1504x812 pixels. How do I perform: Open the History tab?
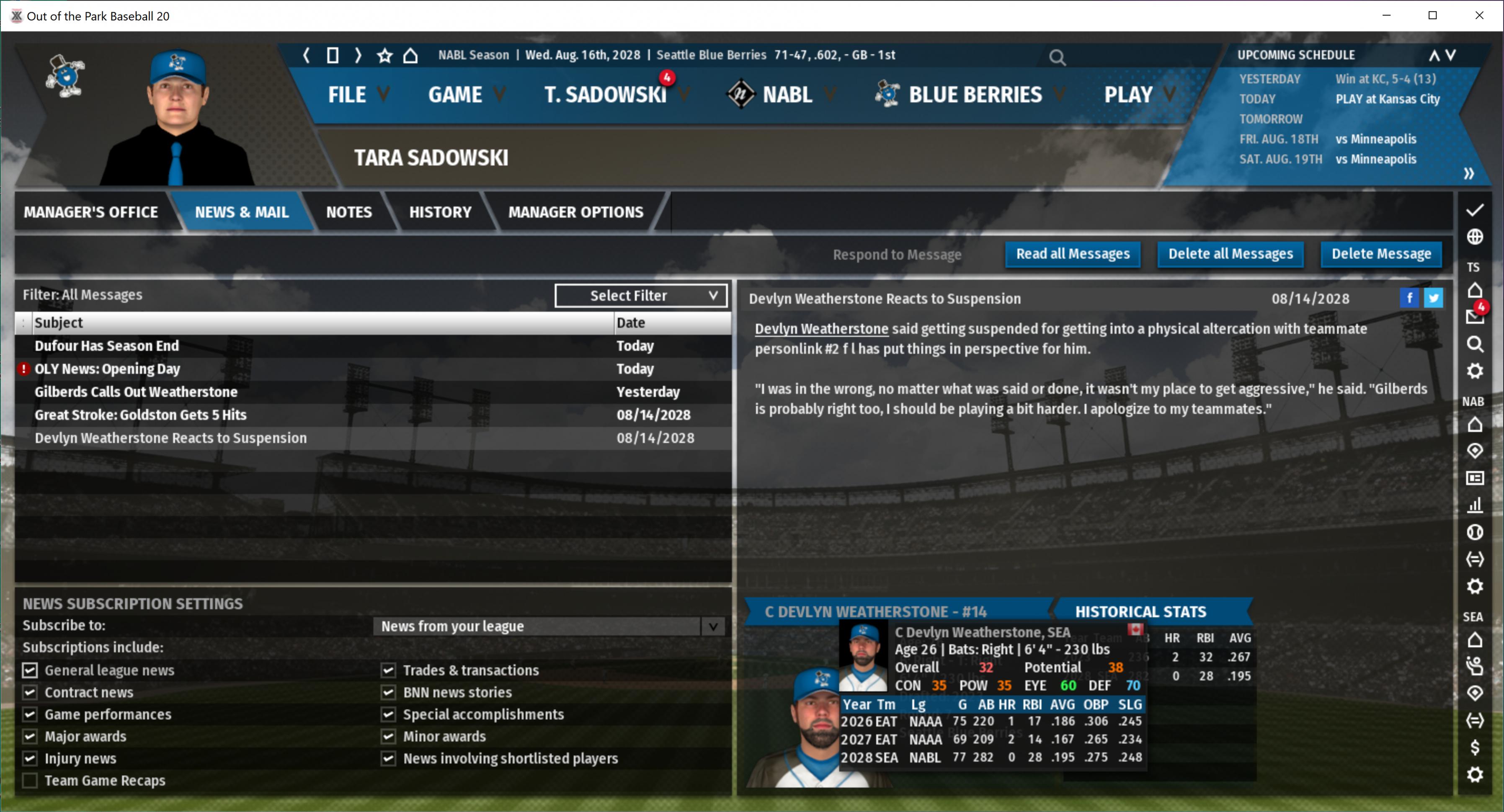[440, 212]
